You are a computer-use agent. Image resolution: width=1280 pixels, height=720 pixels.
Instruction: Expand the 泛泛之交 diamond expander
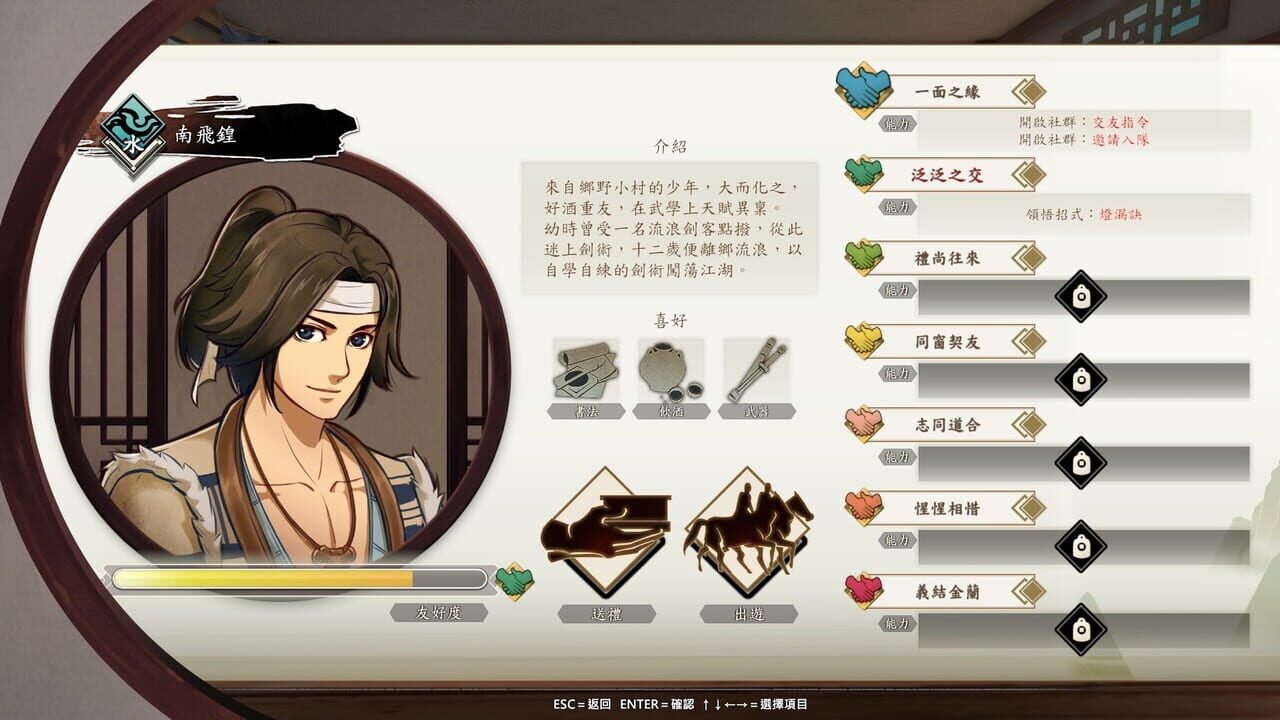tap(1029, 175)
